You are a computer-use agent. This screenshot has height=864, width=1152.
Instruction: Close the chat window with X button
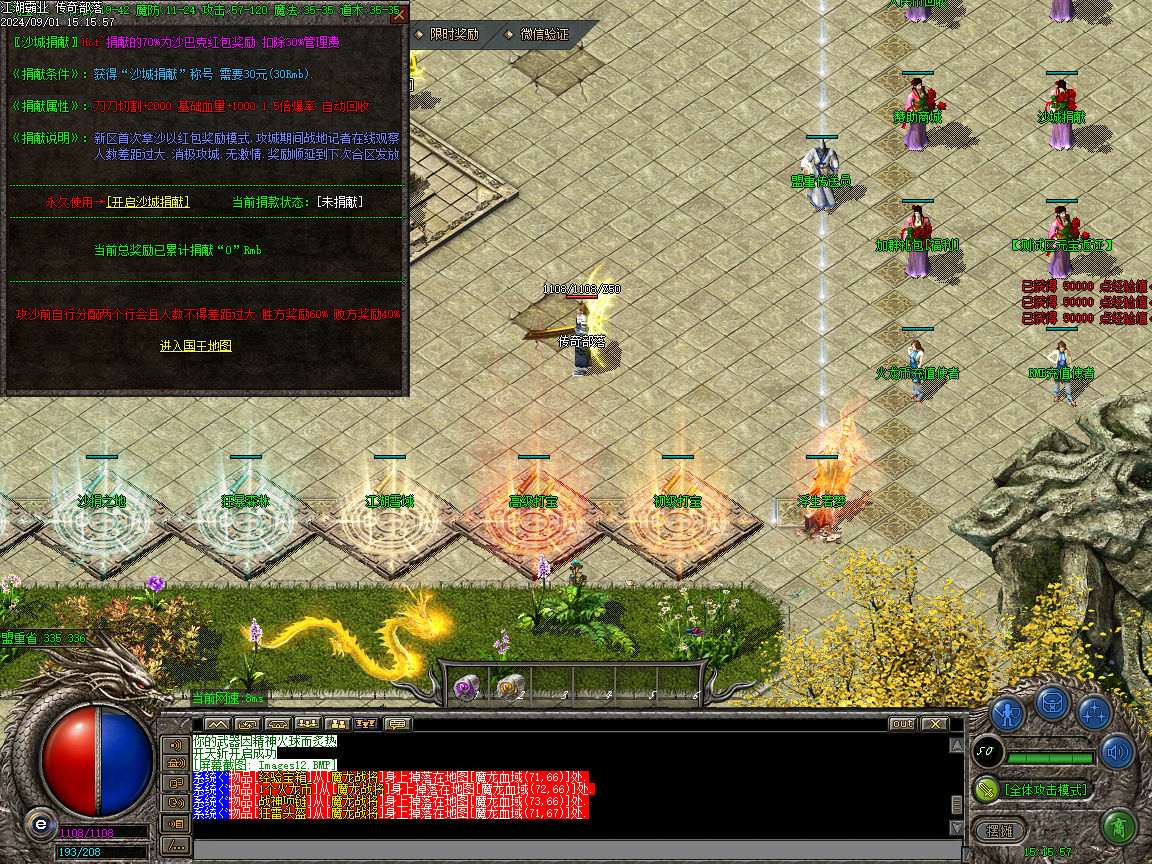tap(934, 723)
